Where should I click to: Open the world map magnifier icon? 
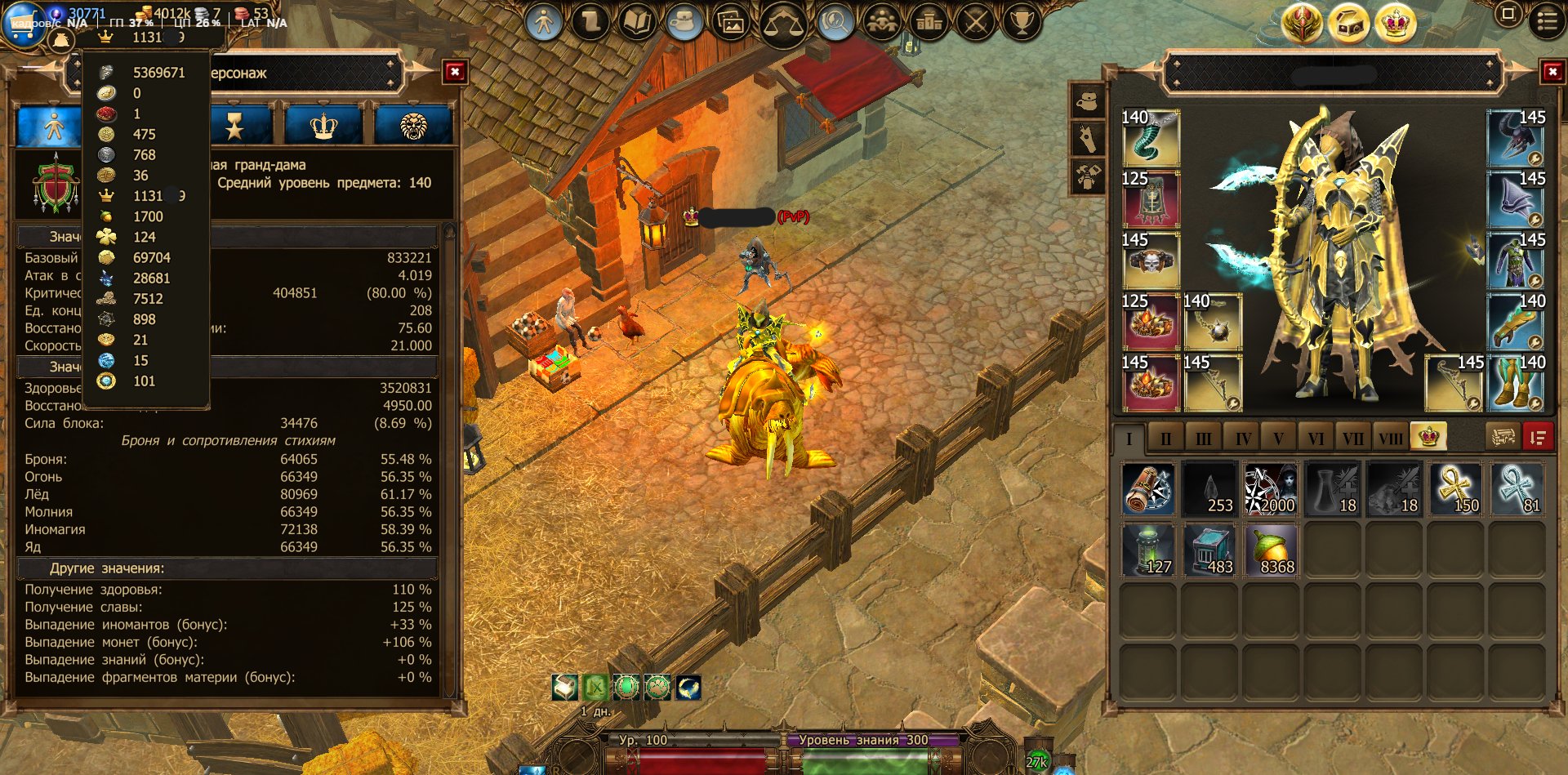click(835, 23)
